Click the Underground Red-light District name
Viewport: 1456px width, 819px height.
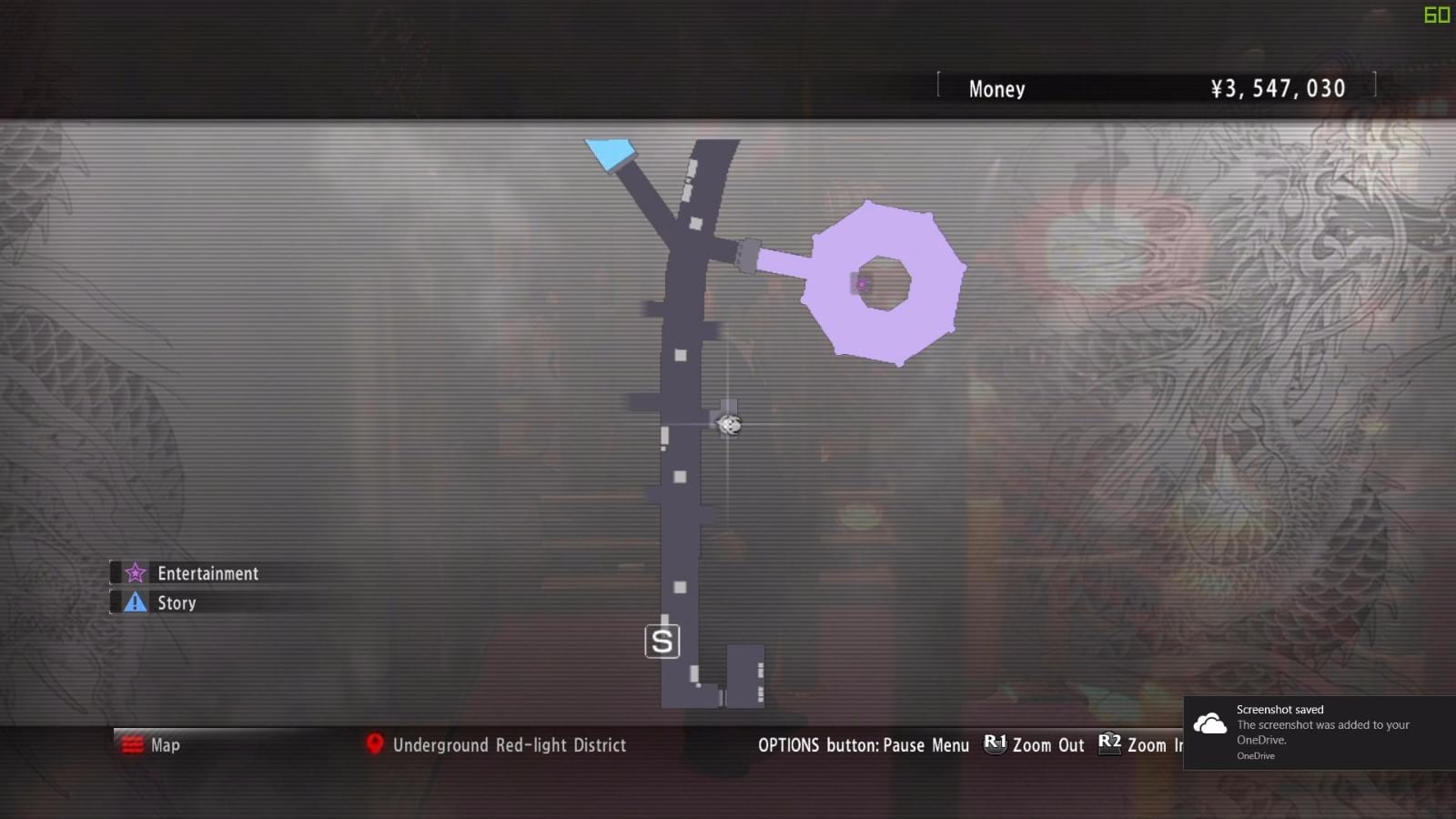(x=509, y=744)
